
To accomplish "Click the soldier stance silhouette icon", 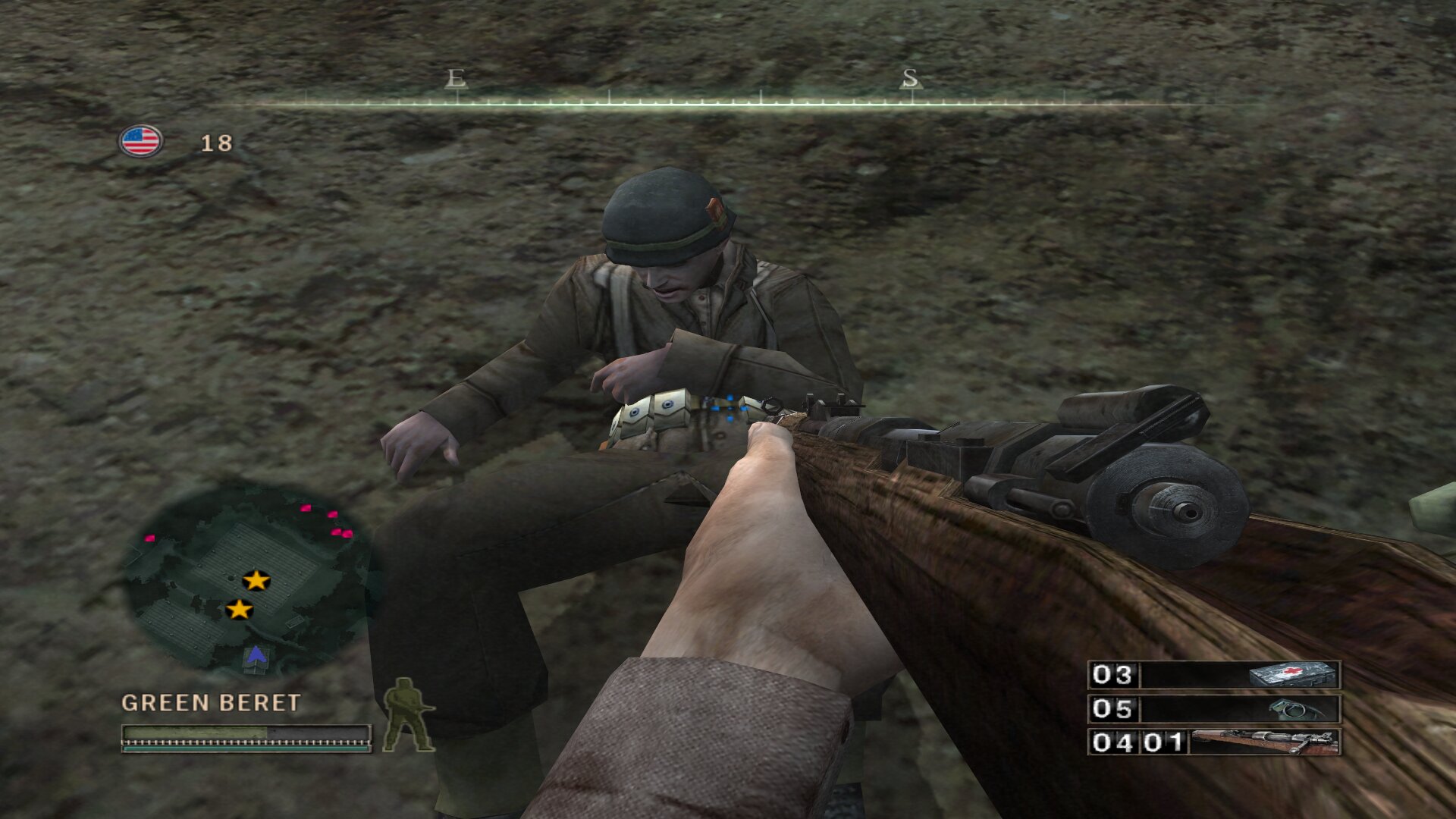I will pos(407,715).
